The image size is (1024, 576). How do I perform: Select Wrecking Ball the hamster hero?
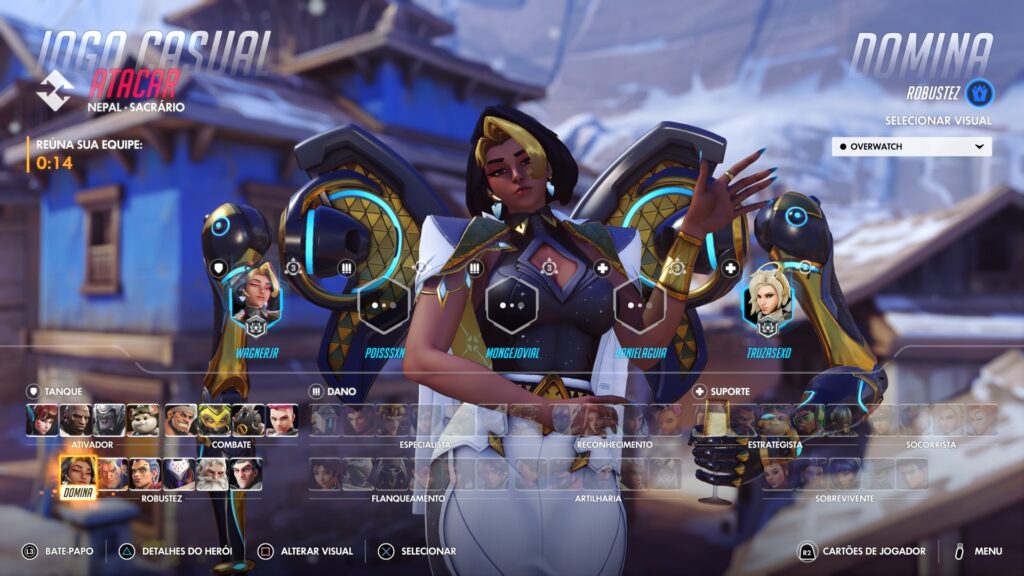tap(144, 420)
